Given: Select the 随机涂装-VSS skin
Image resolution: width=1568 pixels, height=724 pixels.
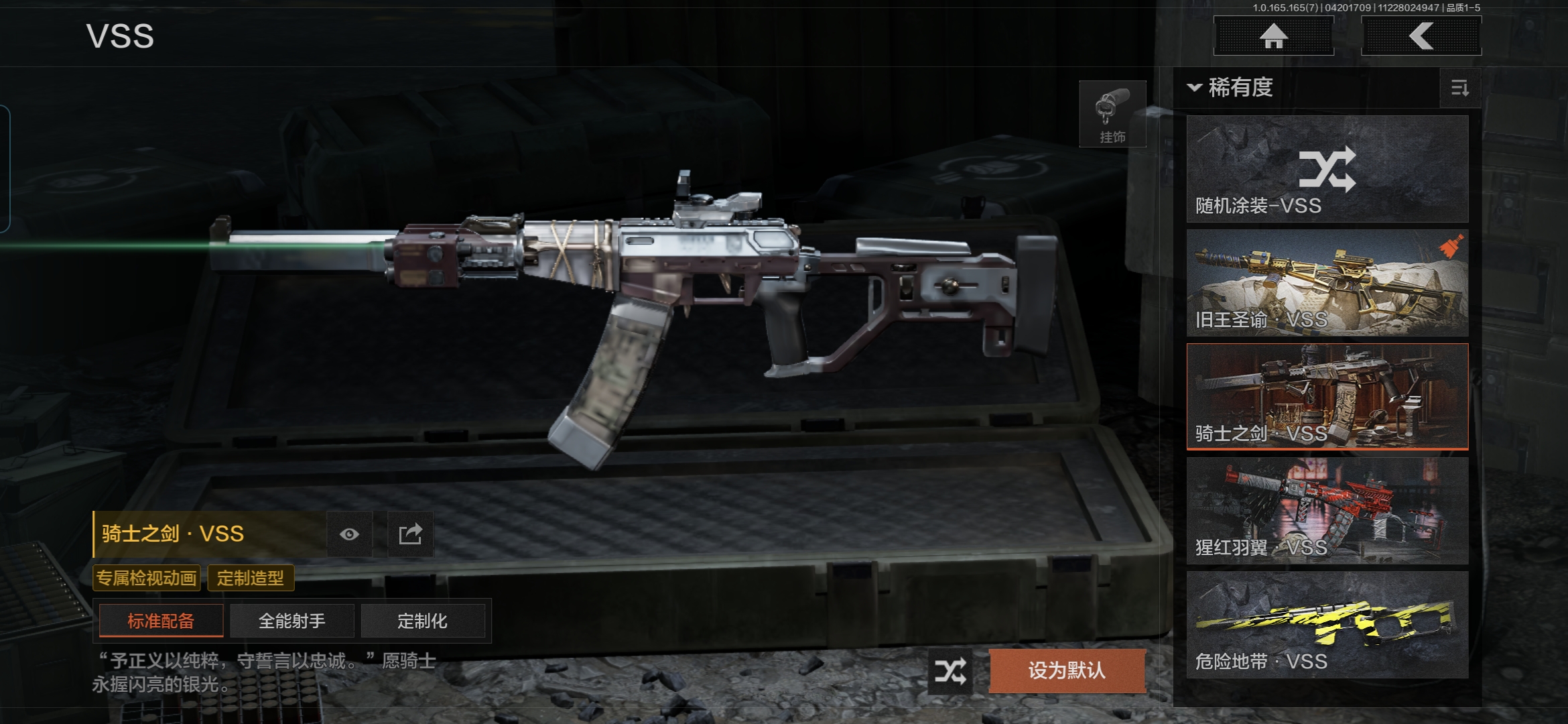Looking at the screenshot, I should pos(1327,169).
